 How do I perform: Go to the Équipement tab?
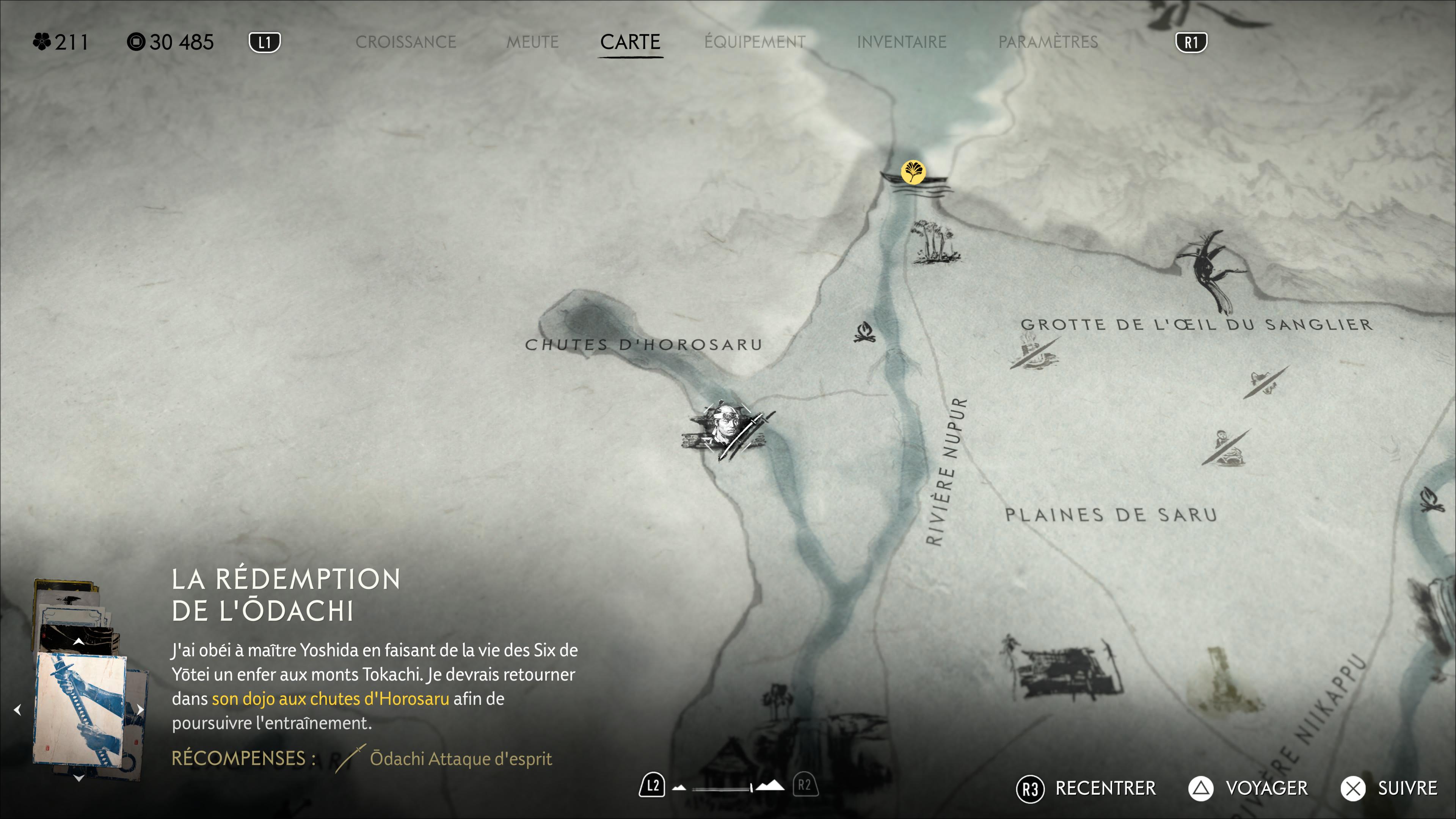pyautogui.click(x=755, y=42)
